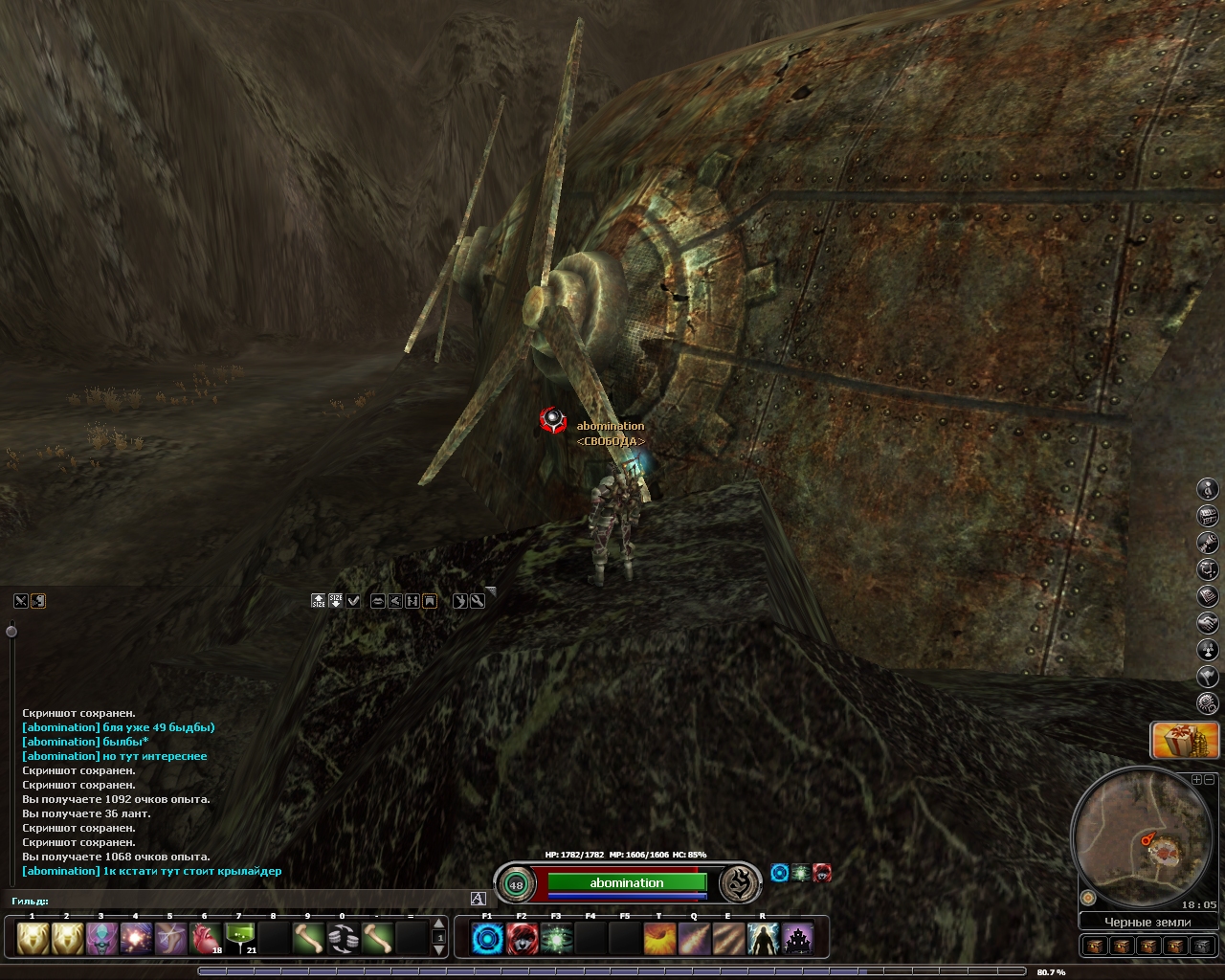Click the chat input field next to Гильд
Screen dimensions: 1225x980
(x=258, y=900)
